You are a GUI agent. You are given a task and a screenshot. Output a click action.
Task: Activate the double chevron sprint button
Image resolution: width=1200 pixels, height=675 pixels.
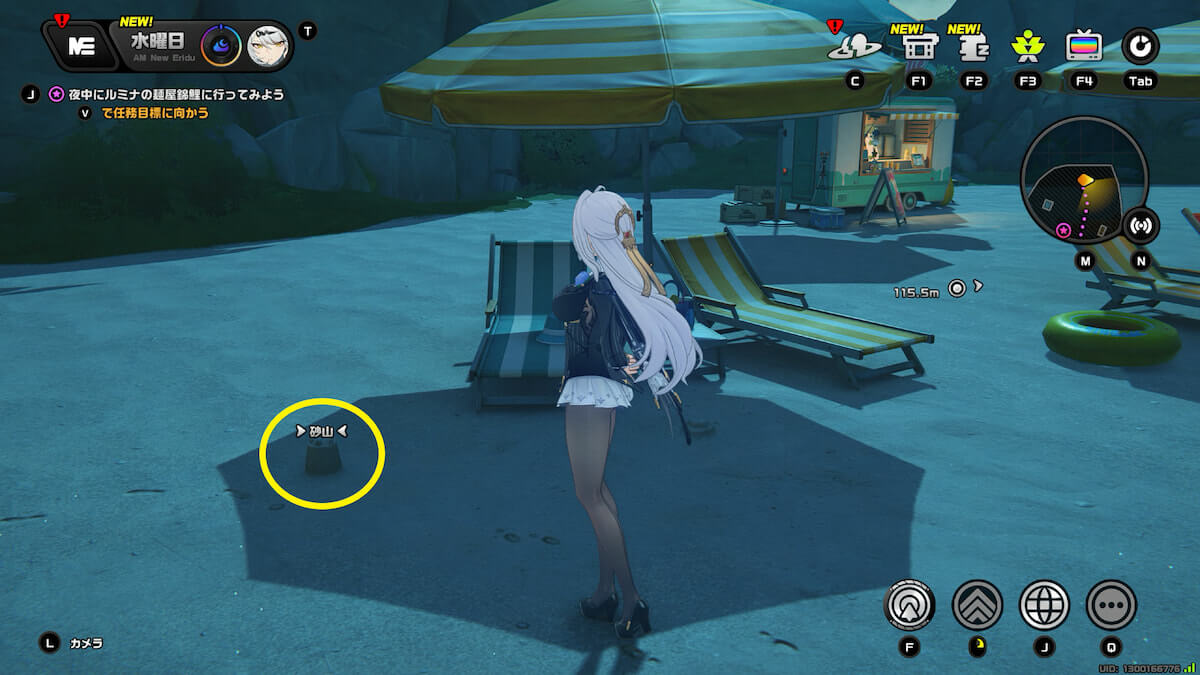977,605
